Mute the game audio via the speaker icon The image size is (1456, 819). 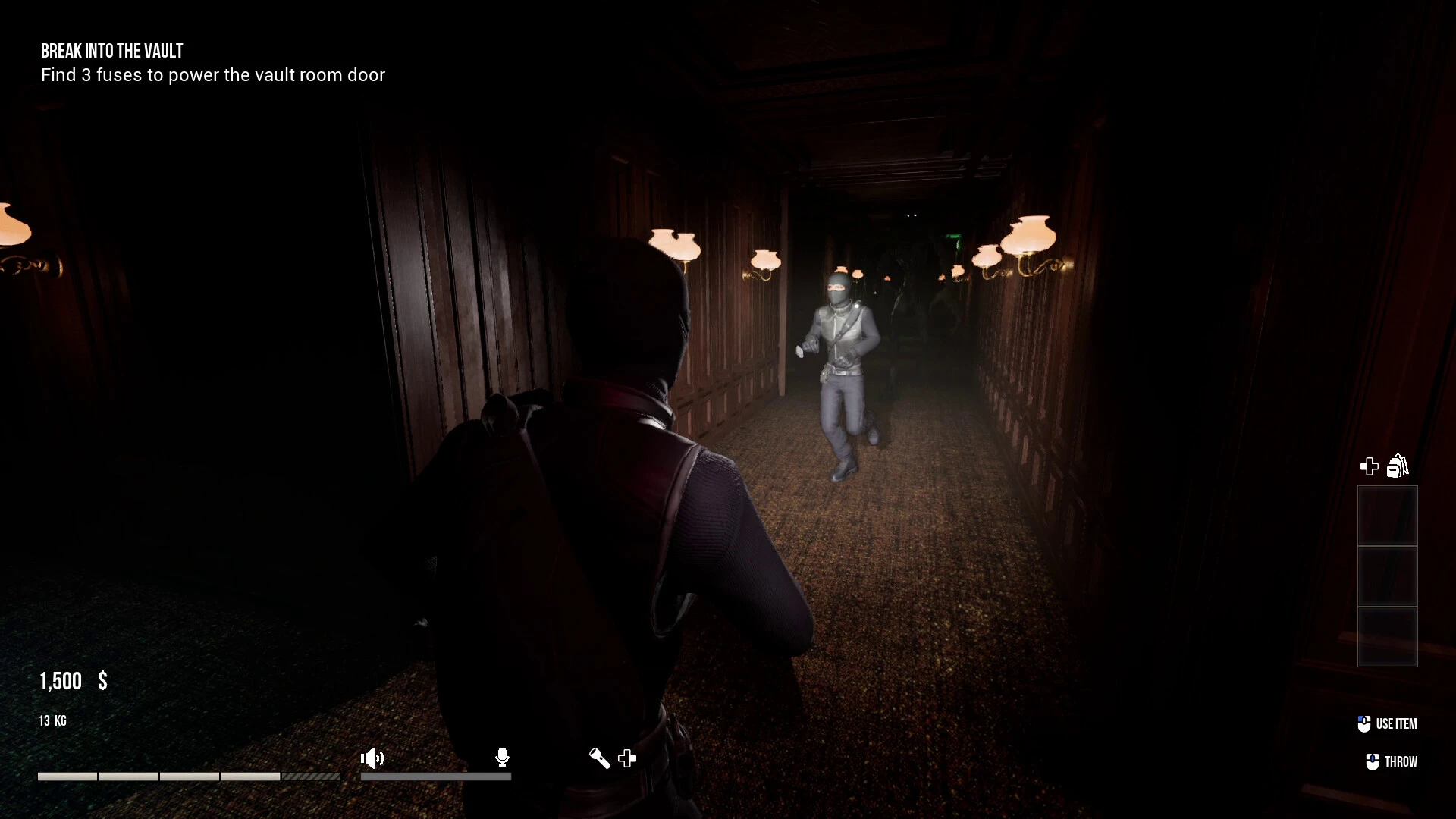click(x=372, y=758)
